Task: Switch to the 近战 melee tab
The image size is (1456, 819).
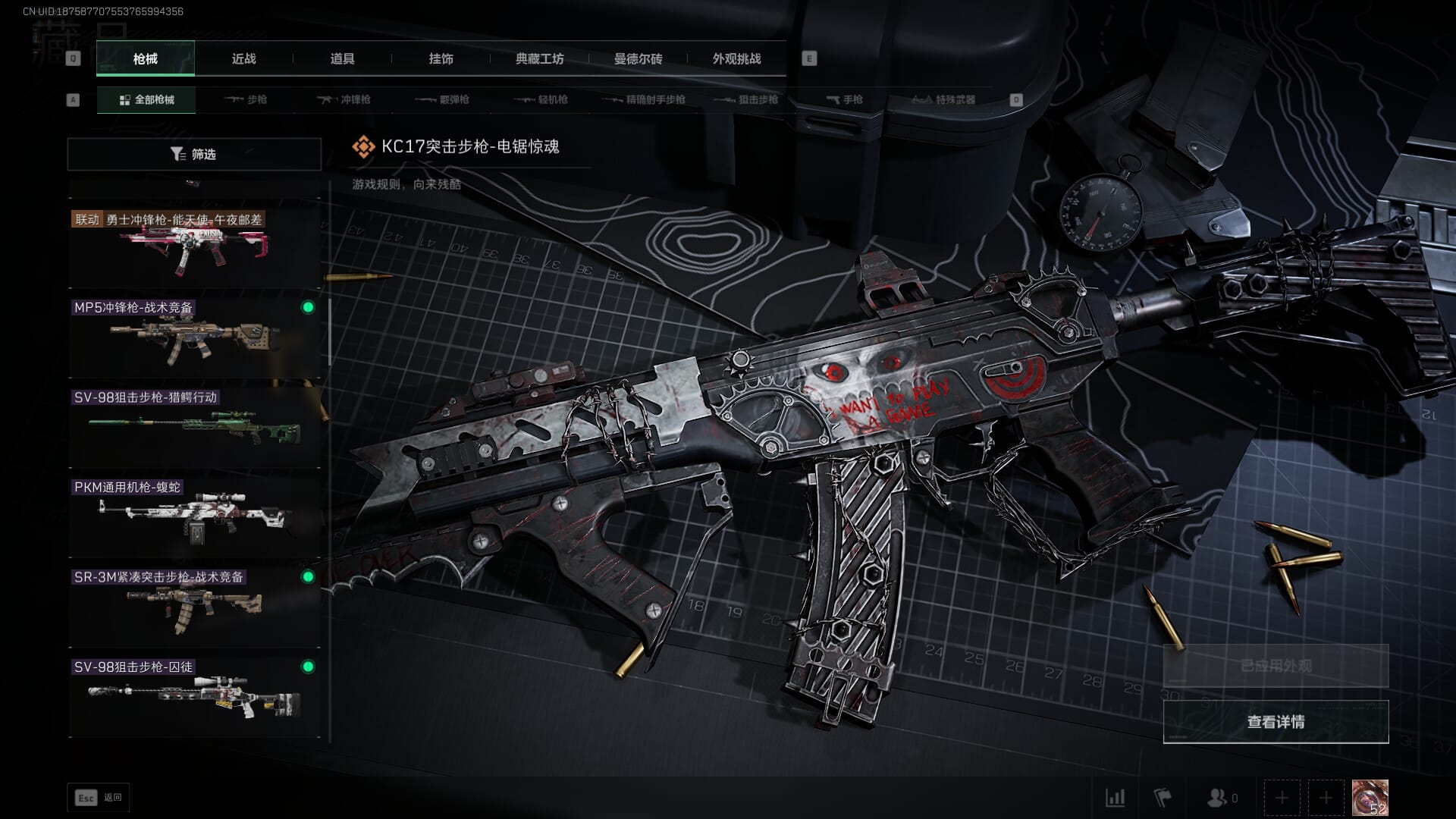Action: click(x=243, y=59)
